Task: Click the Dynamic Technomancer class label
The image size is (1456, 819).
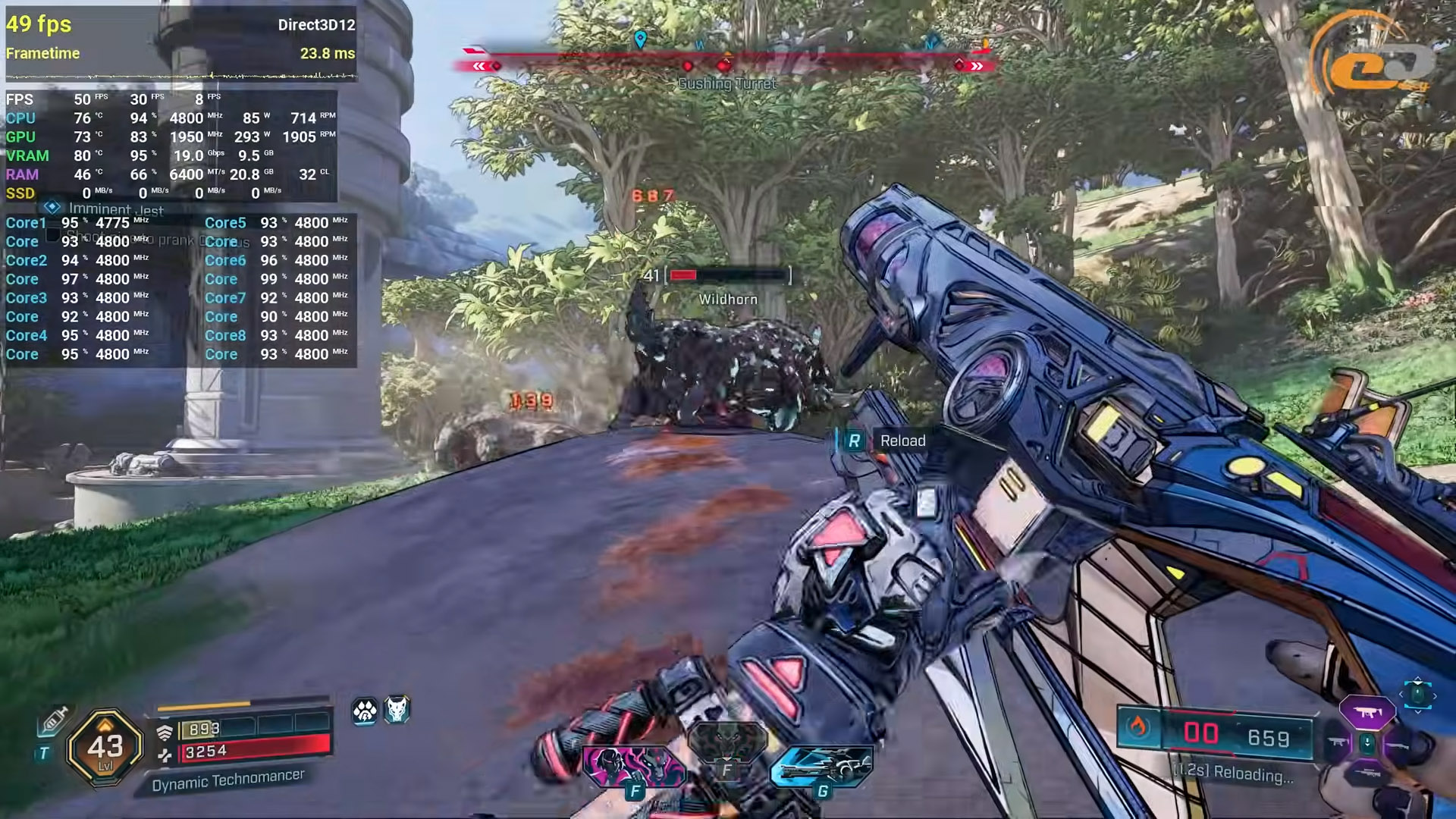Action: point(227,780)
